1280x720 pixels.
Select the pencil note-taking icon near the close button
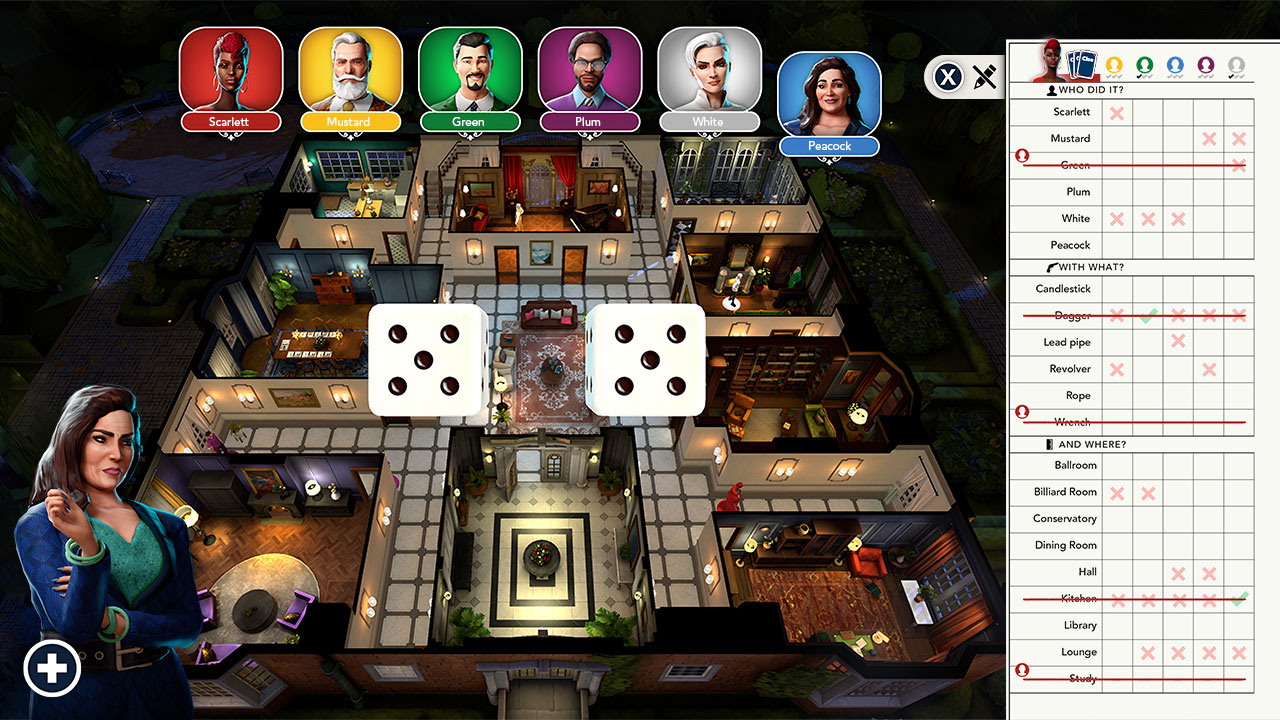click(x=983, y=76)
